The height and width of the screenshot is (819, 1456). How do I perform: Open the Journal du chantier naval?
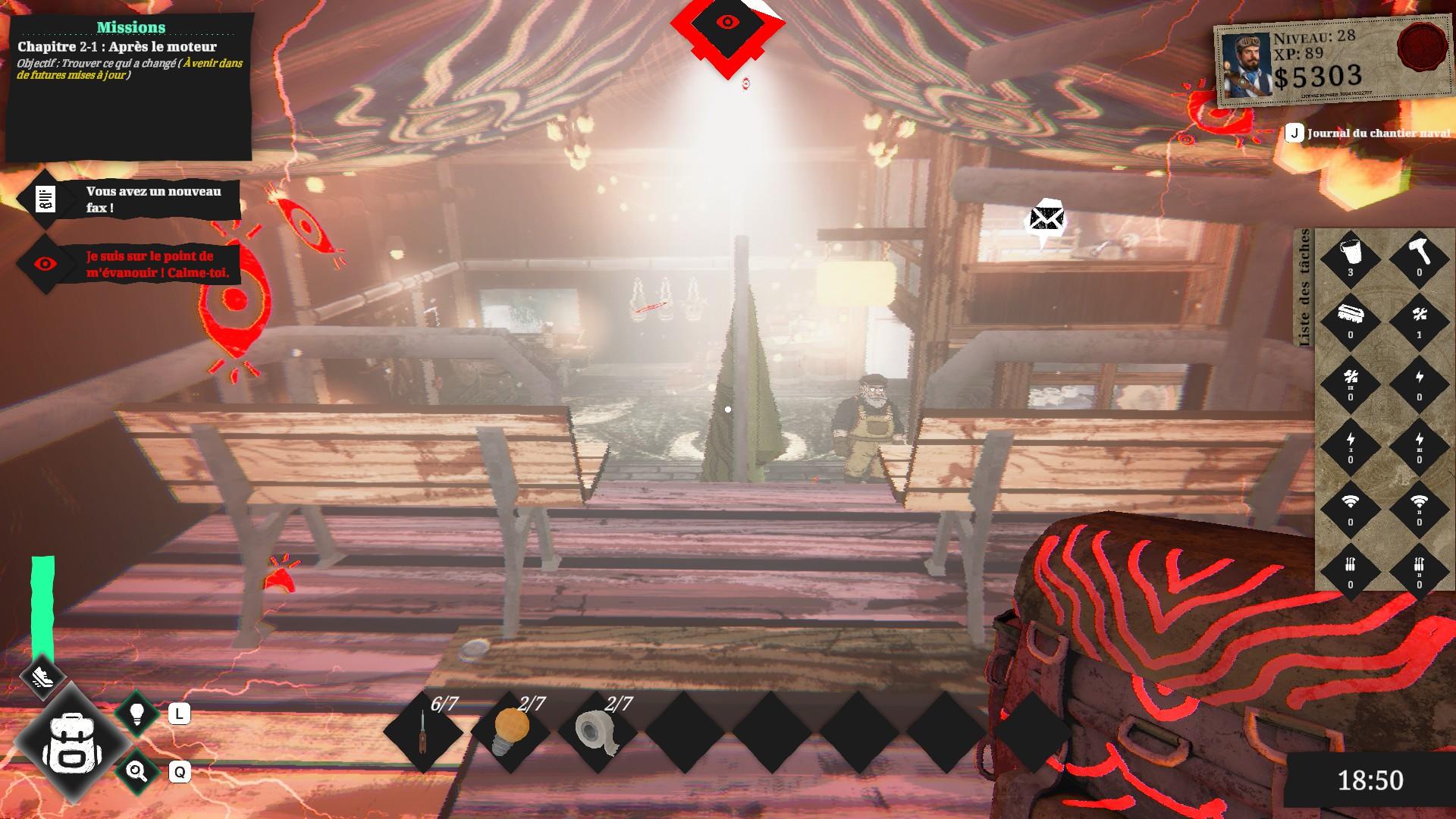pos(1367,133)
